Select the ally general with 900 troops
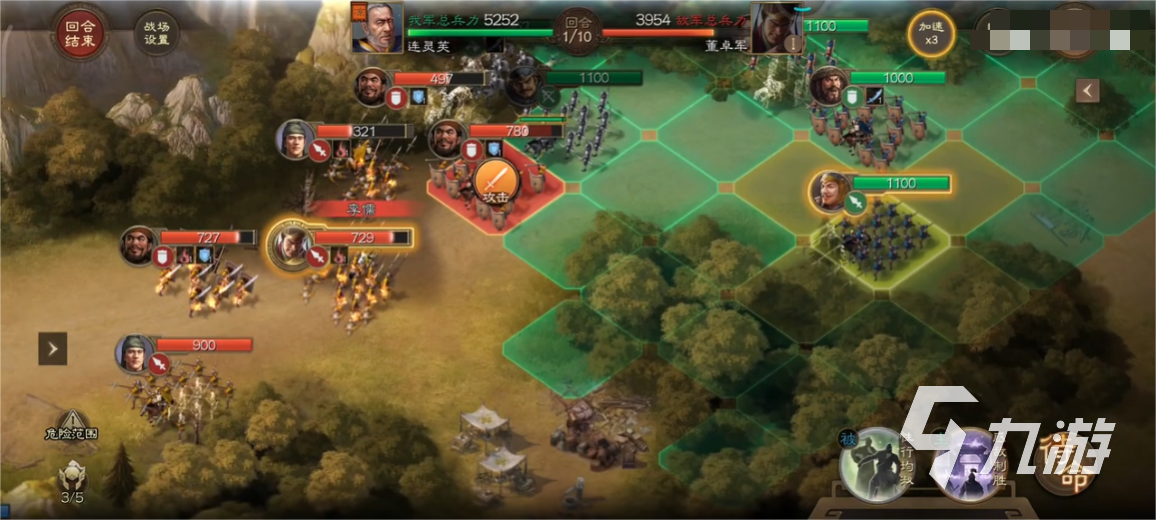Viewport: 1156px width, 520px height. pyautogui.click(x=137, y=353)
